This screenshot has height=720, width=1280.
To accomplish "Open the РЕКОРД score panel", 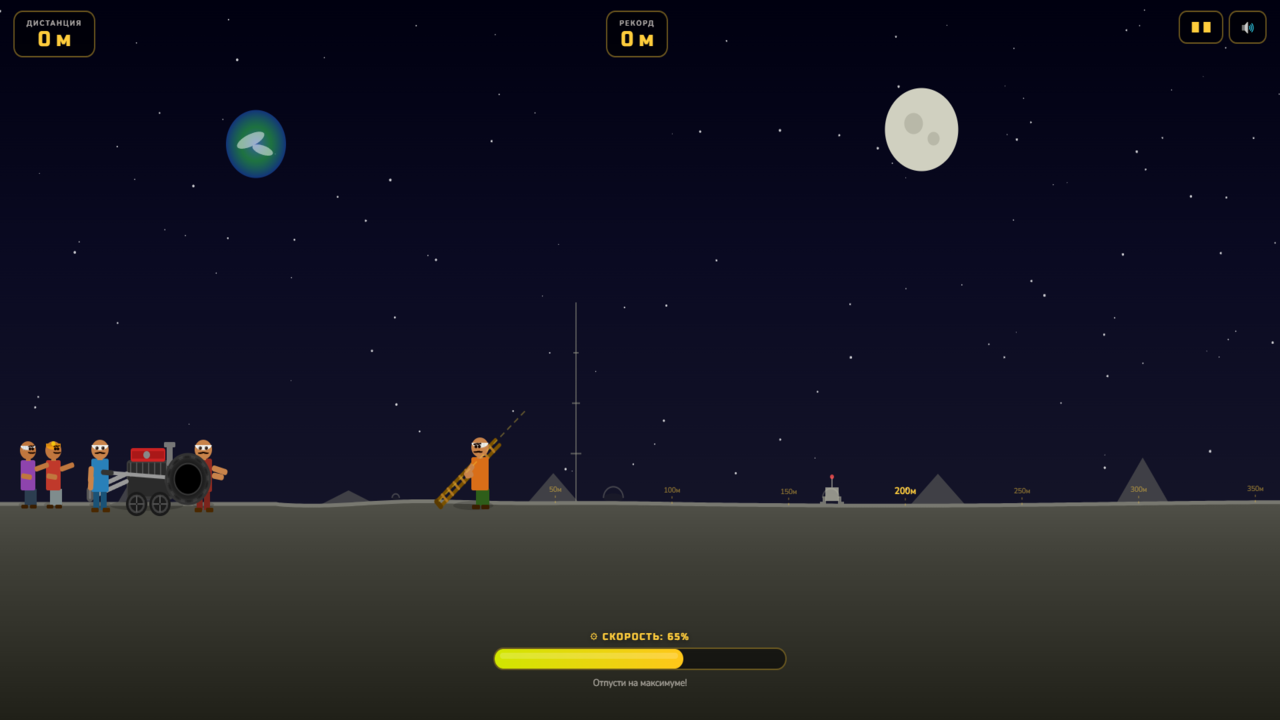I will [x=637, y=33].
